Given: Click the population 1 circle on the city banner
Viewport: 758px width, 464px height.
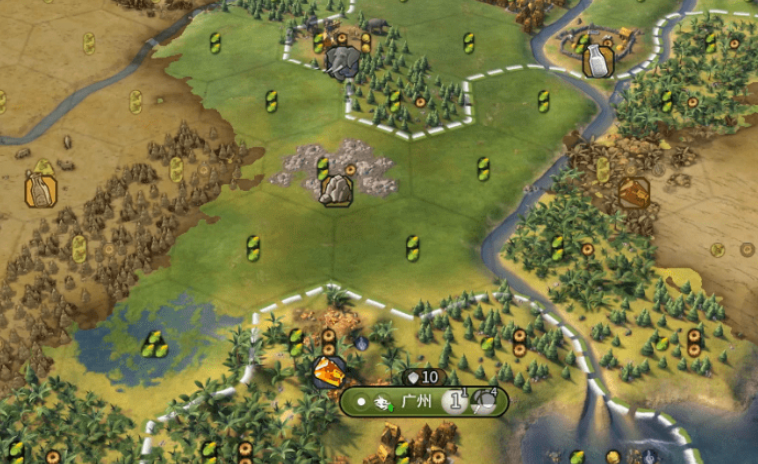Looking at the screenshot, I should coord(454,402).
